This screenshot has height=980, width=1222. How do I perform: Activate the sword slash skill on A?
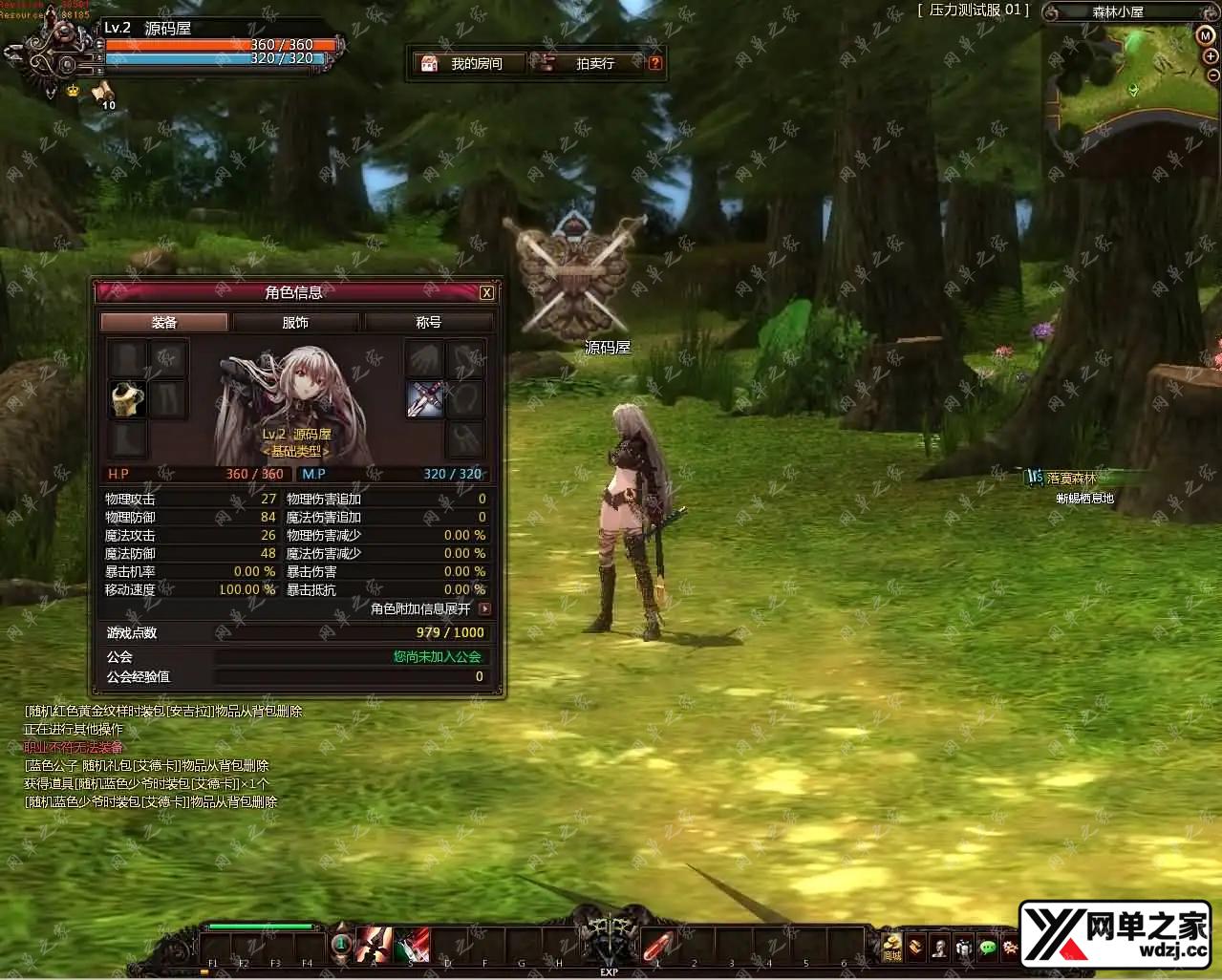(x=374, y=945)
